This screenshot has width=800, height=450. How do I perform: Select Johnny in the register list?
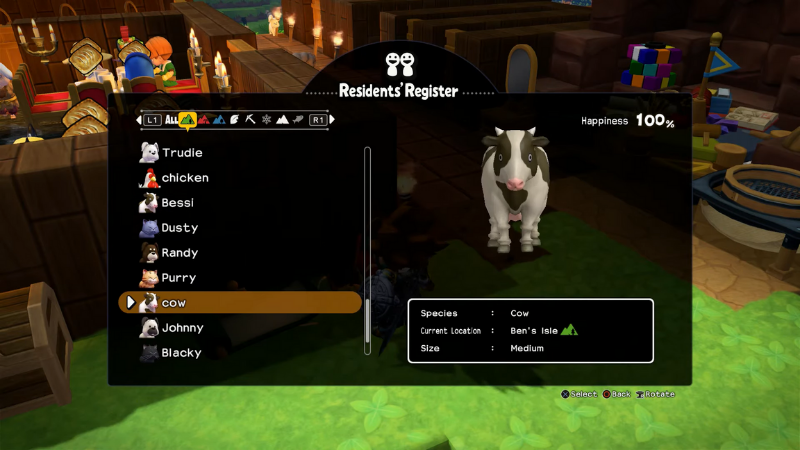[x=182, y=328]
